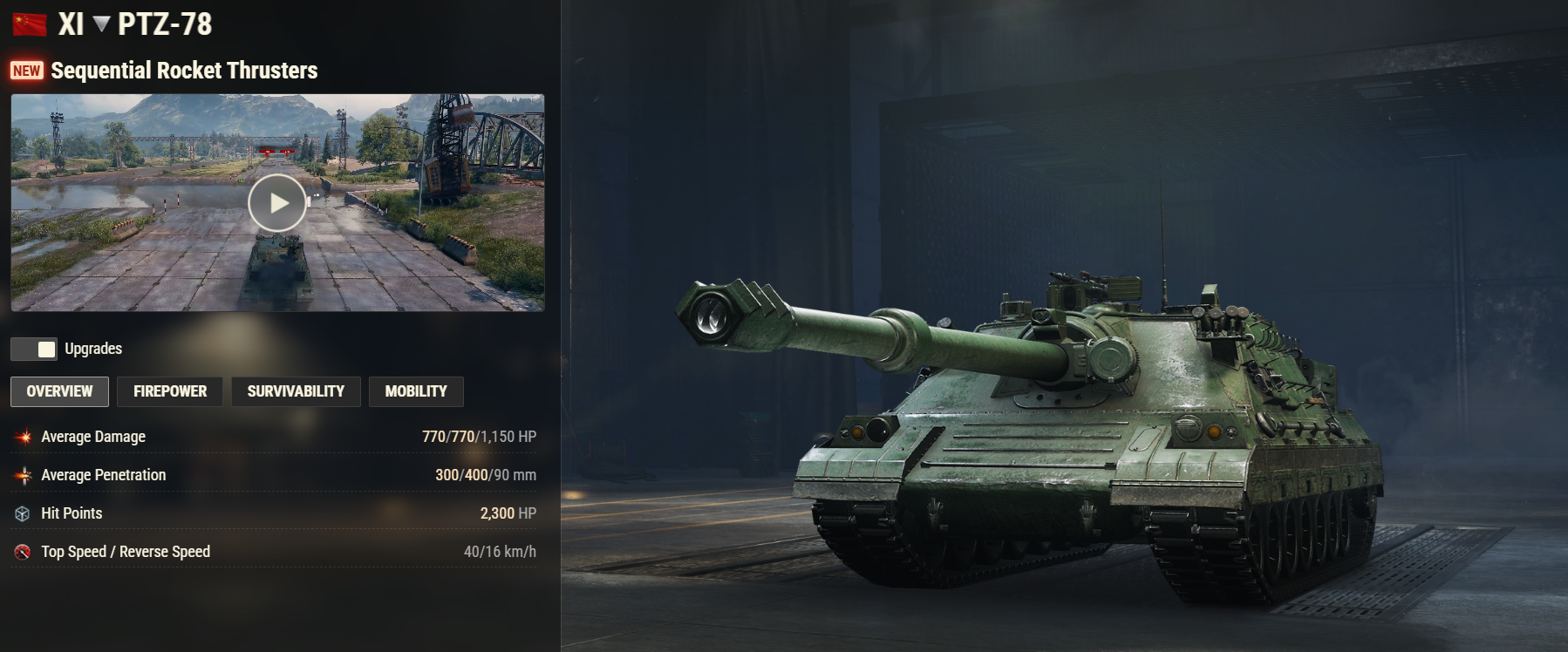The width and height of the screenshot is (1568, 652).
Task: Open the MOBILITY tab
Action: click(416, 391)
